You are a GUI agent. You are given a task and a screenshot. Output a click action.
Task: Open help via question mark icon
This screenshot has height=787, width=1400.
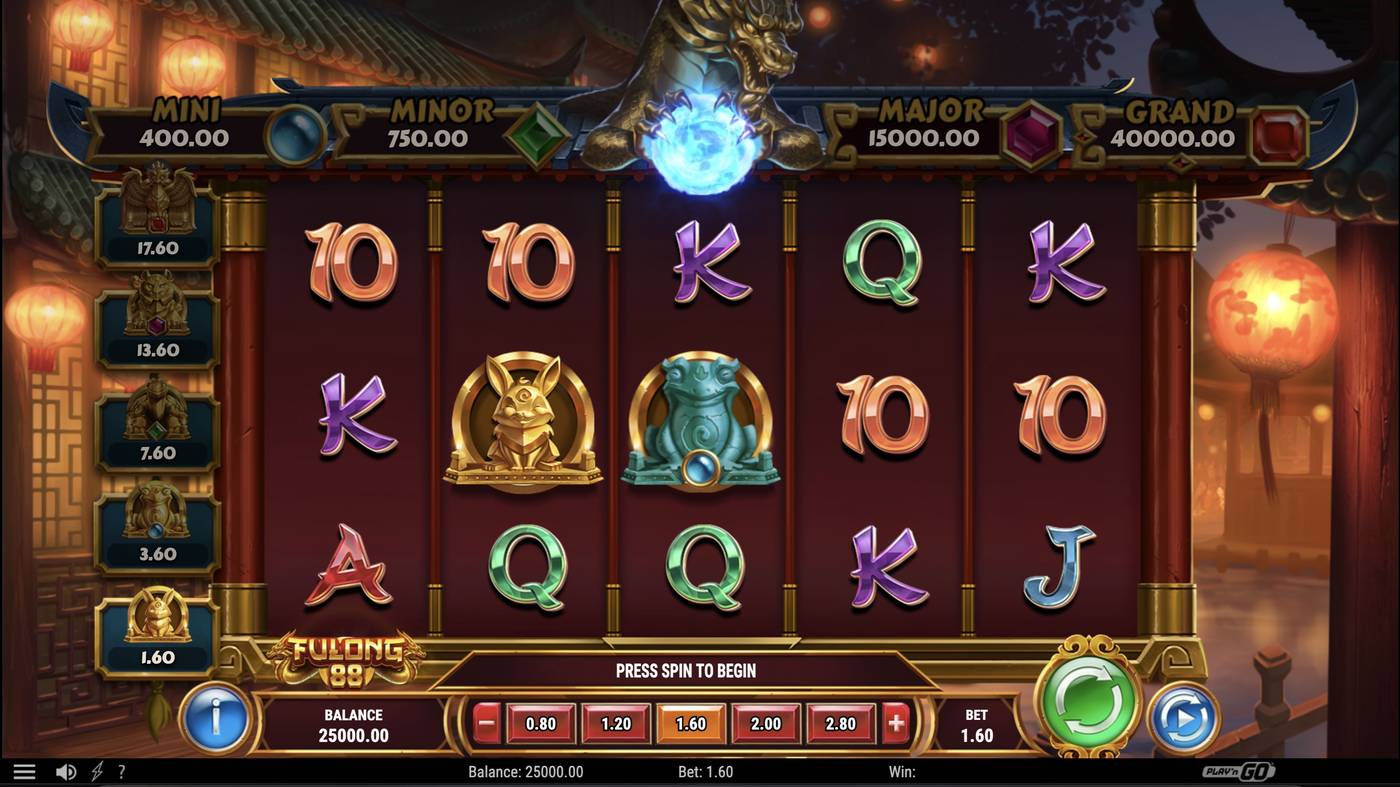122,770
